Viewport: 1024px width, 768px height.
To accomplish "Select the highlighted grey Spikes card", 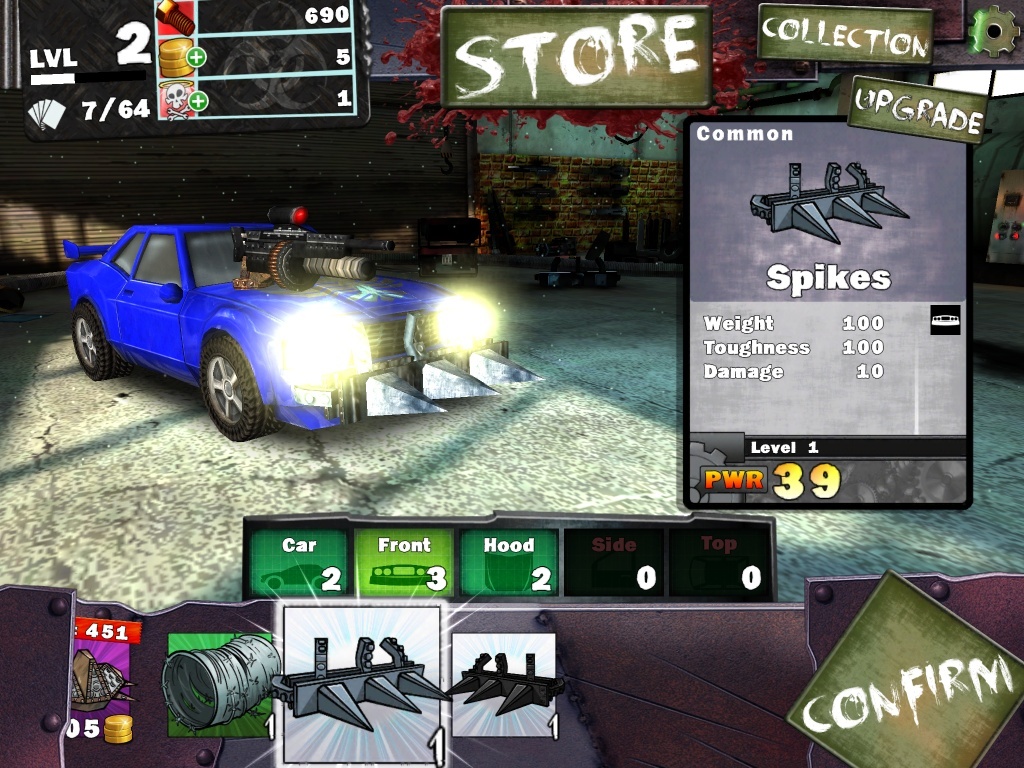I will [x=362, y=684].
